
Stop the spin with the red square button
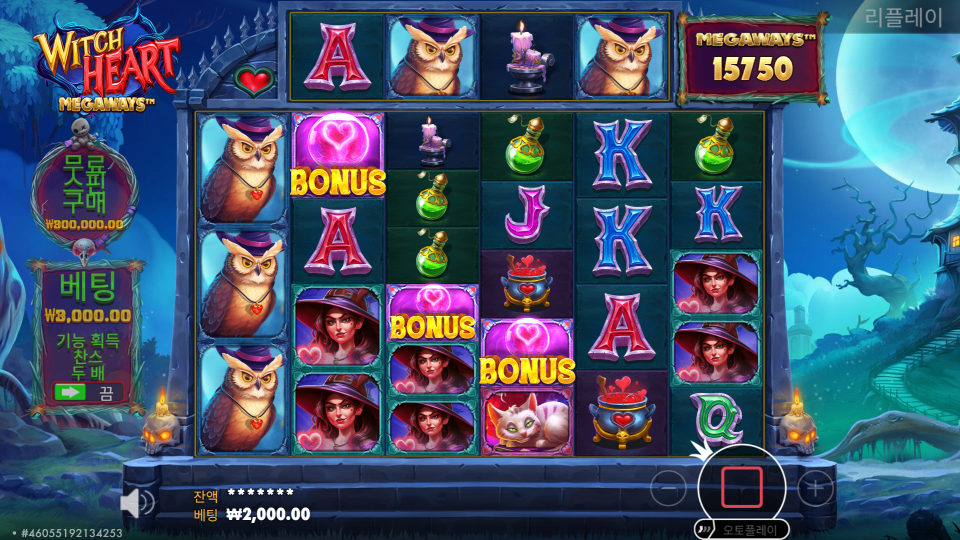742,487
